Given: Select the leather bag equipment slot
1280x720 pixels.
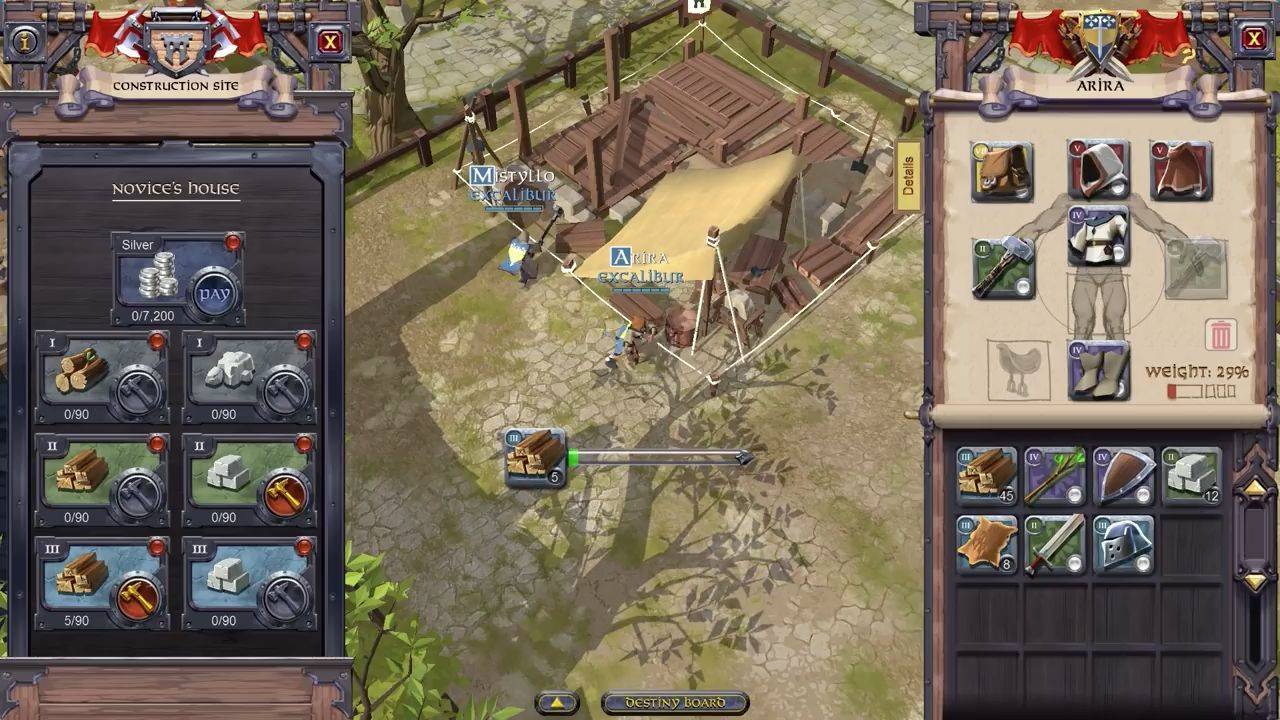Looking at the screenshot, I should [1002, 172].
